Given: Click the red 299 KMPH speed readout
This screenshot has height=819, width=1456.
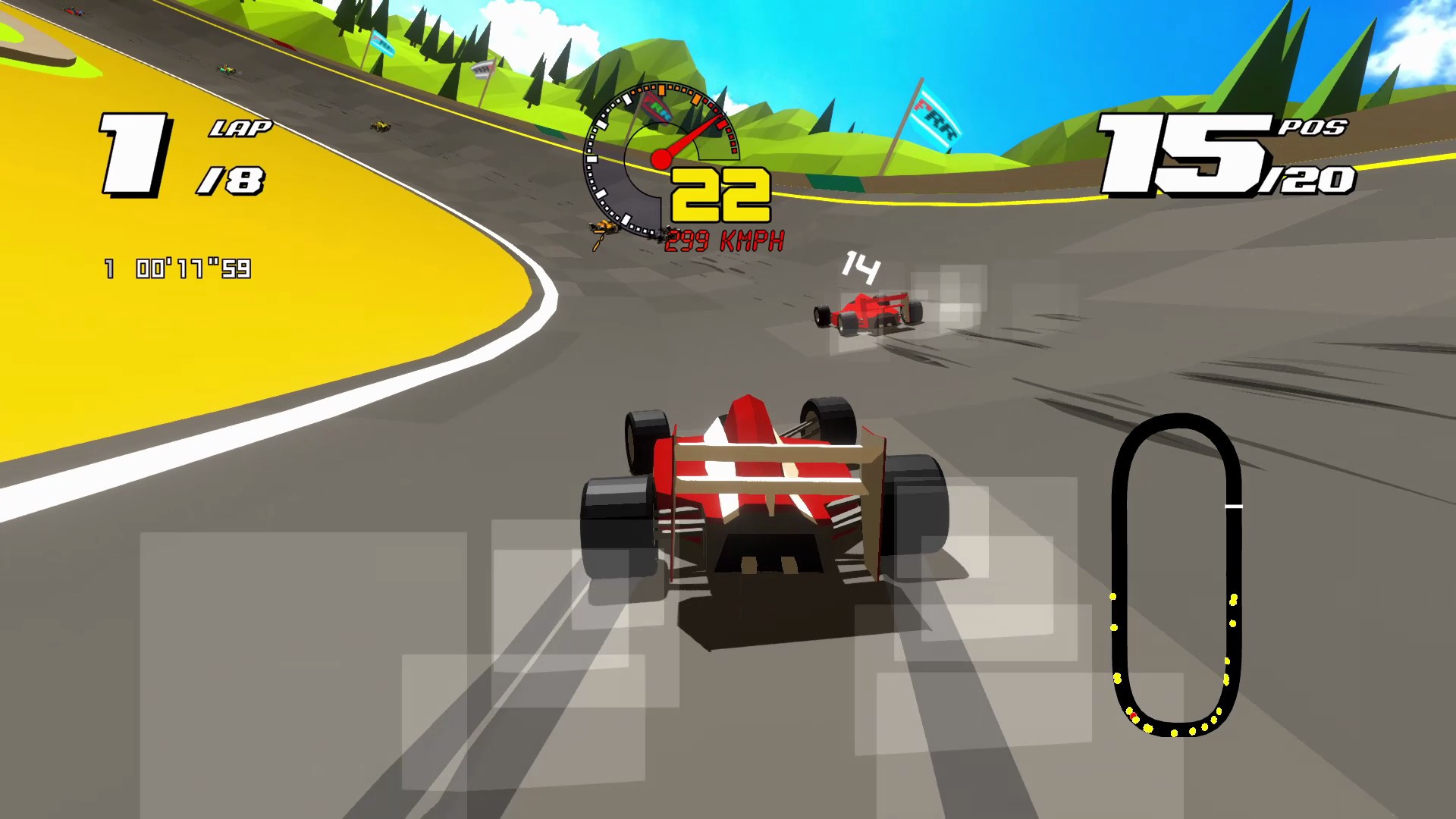Looking at the screenshot, I should click(x=726, y=241).
